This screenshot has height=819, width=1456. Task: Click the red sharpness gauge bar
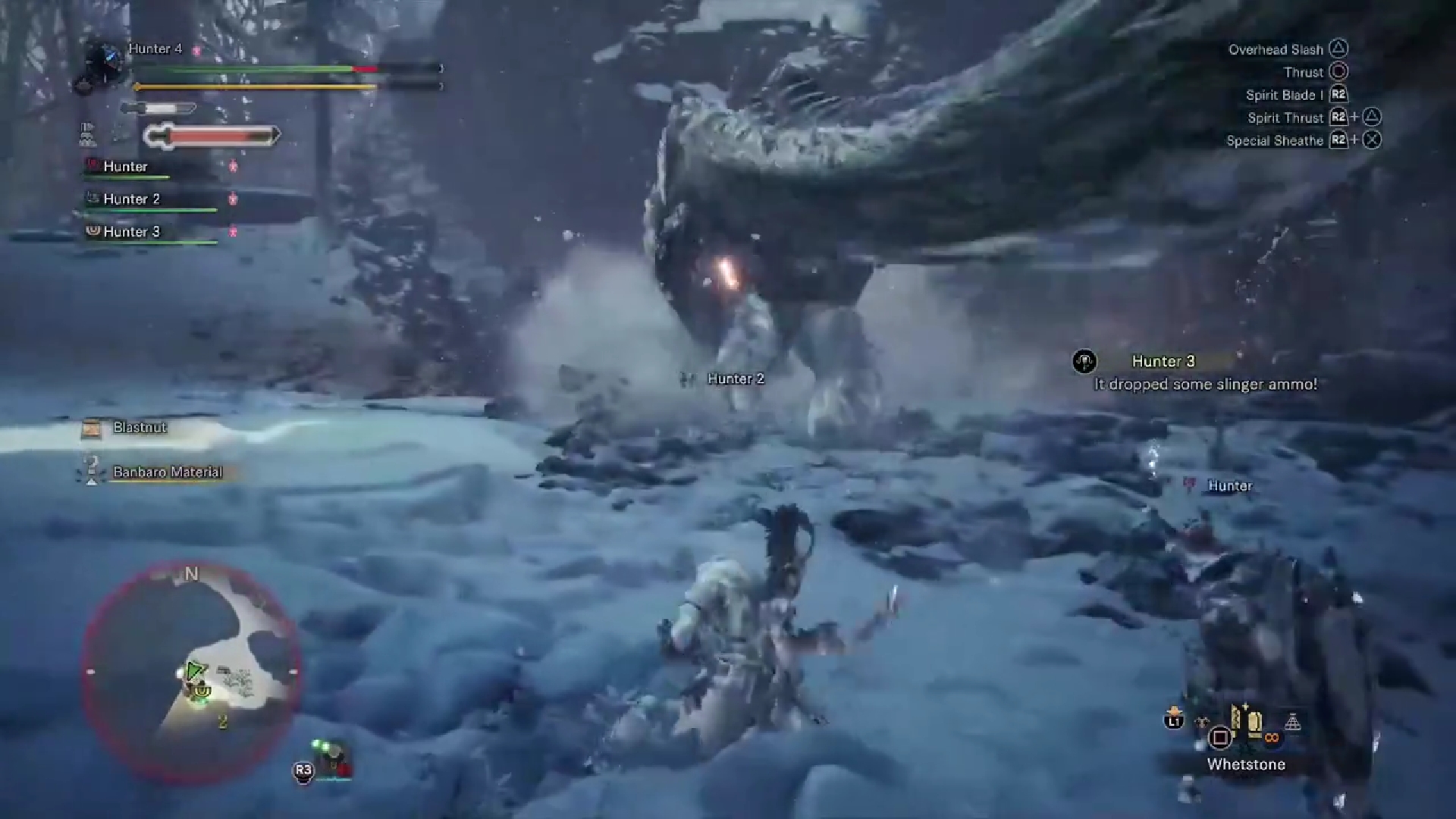210,136
